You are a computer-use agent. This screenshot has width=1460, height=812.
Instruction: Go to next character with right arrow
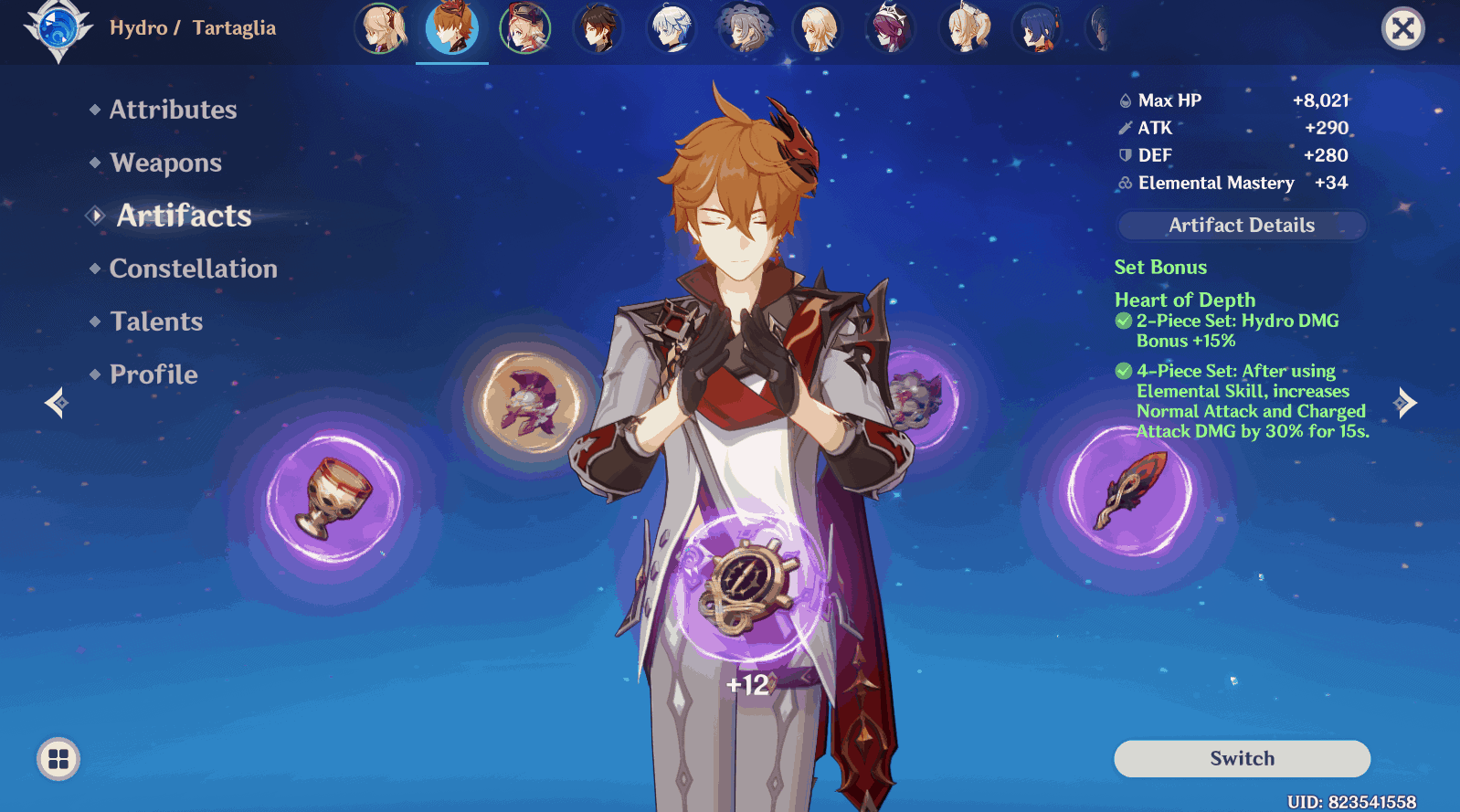pos(1404,402)
